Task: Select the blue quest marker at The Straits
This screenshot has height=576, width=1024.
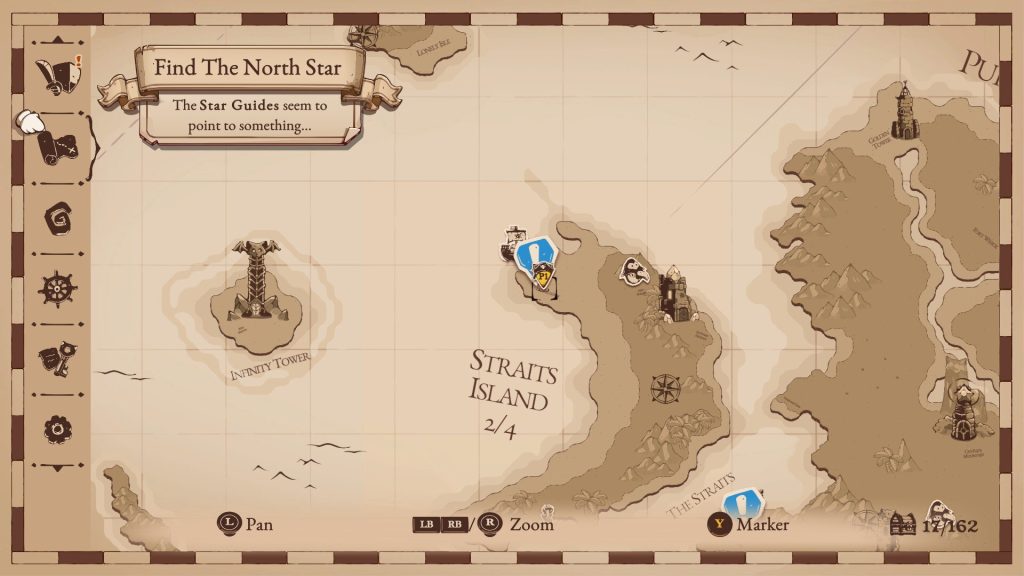Action: point(742,499)
